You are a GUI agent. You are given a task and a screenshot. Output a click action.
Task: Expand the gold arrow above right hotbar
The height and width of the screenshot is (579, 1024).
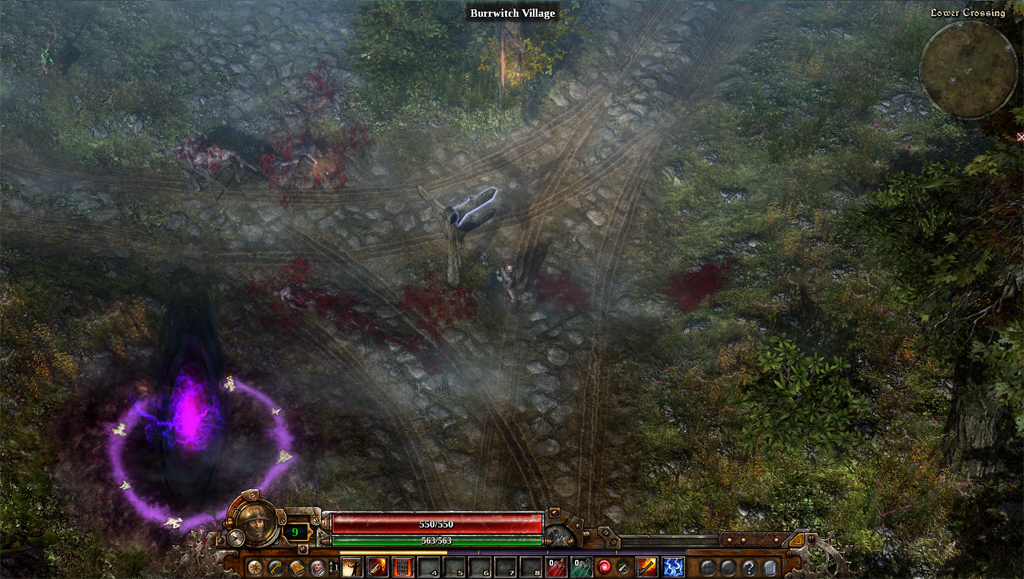(796, 540)
